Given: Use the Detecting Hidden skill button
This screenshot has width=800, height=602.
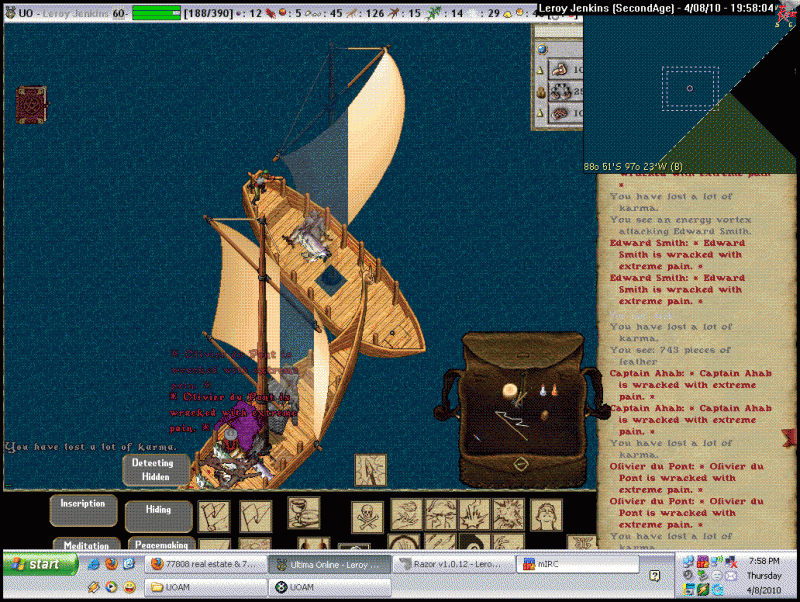Looking at the screenshot, I should (156, 471).
